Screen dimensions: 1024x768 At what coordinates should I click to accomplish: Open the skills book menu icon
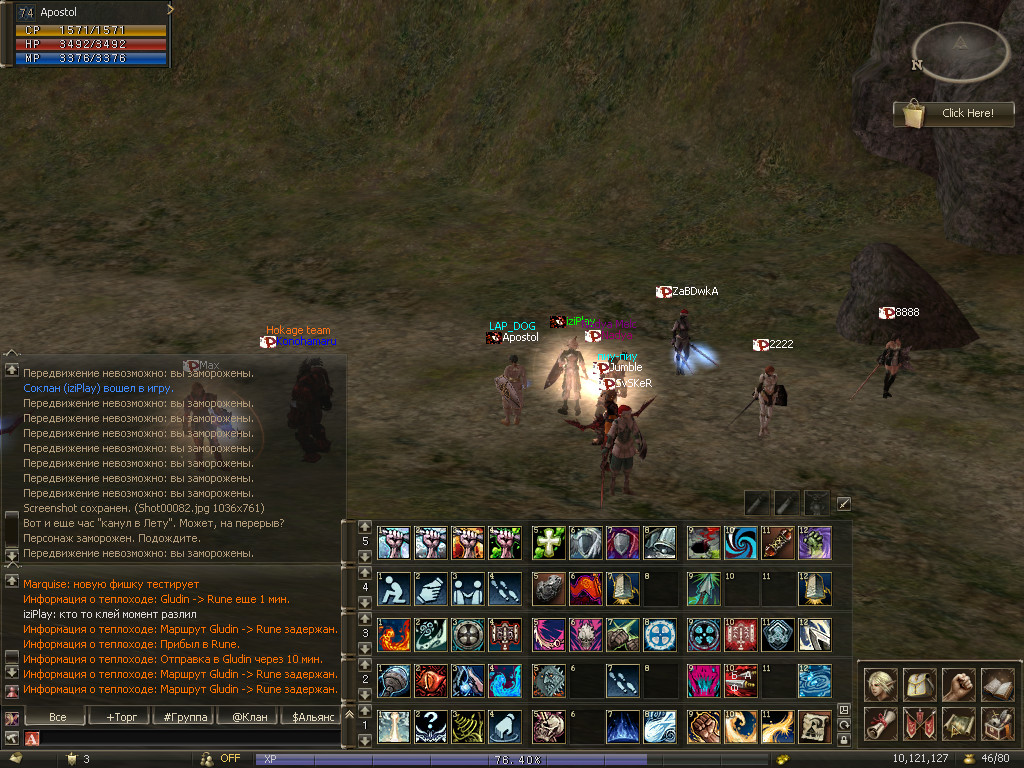click(x=999, y=684)
